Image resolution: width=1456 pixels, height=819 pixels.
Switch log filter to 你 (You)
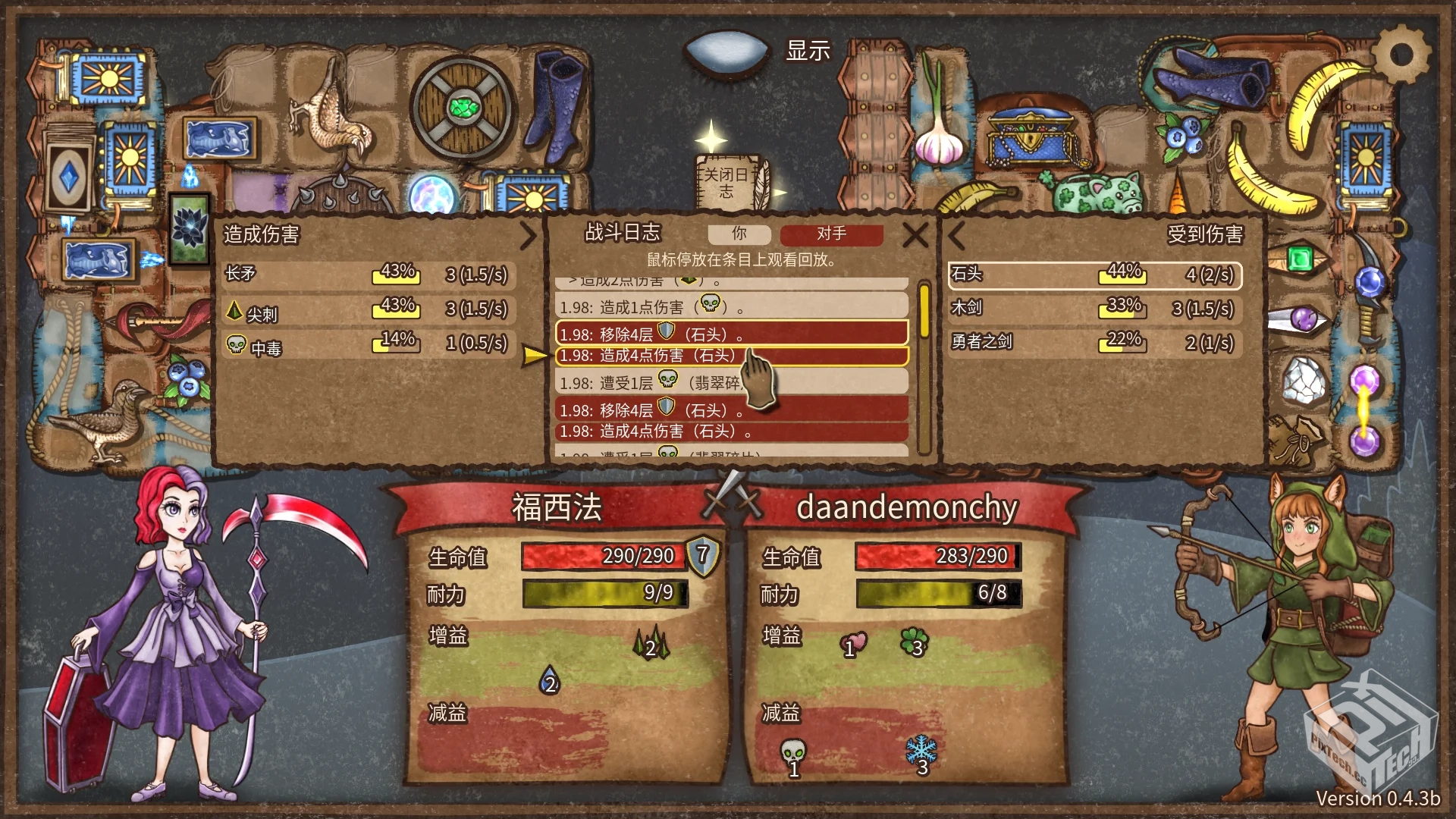coord(739,234)
